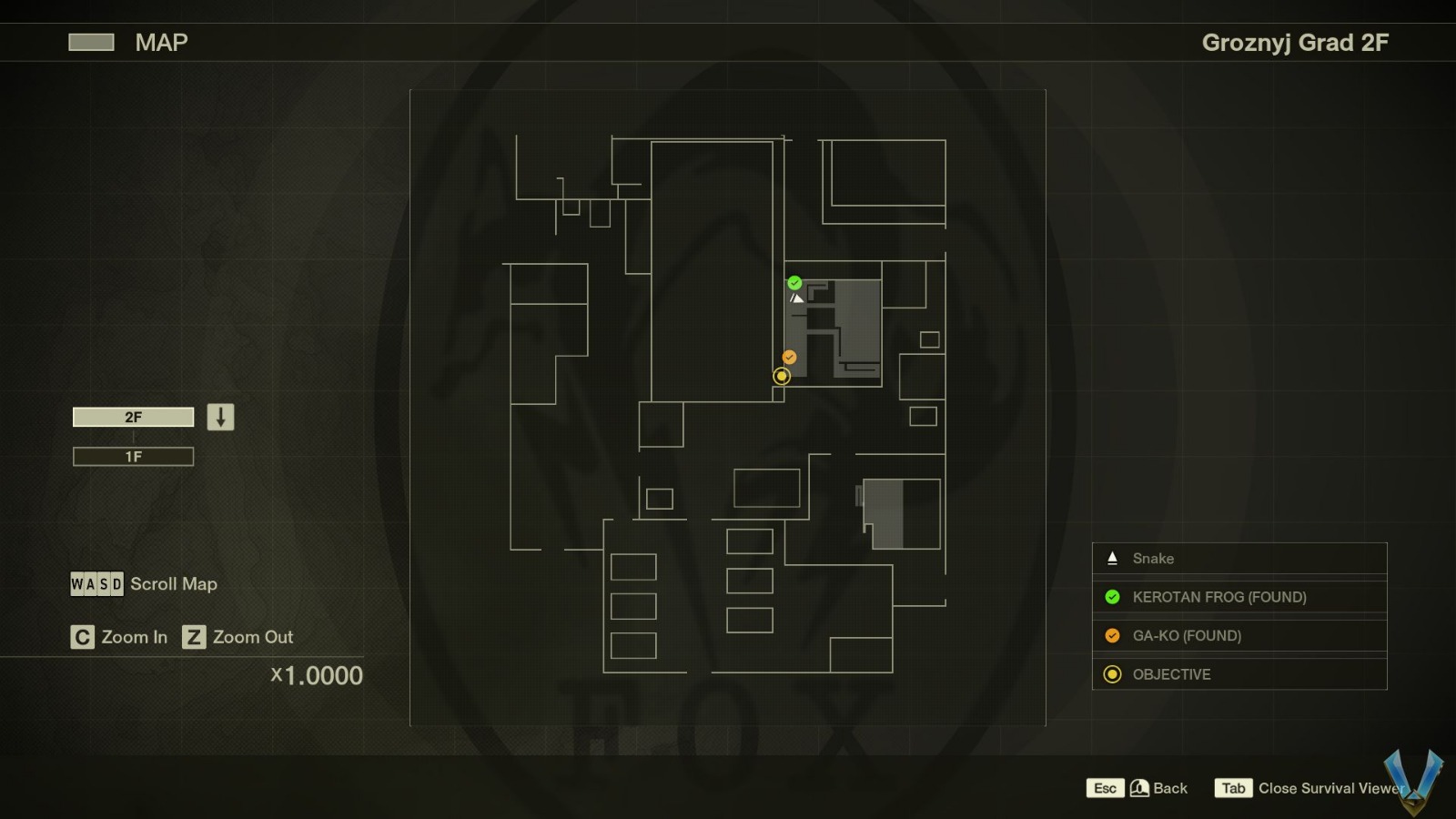The image size is (1456, 819).
Task: Click the Kerotan Frog legend icon
Action: (x=1111, y=597)
